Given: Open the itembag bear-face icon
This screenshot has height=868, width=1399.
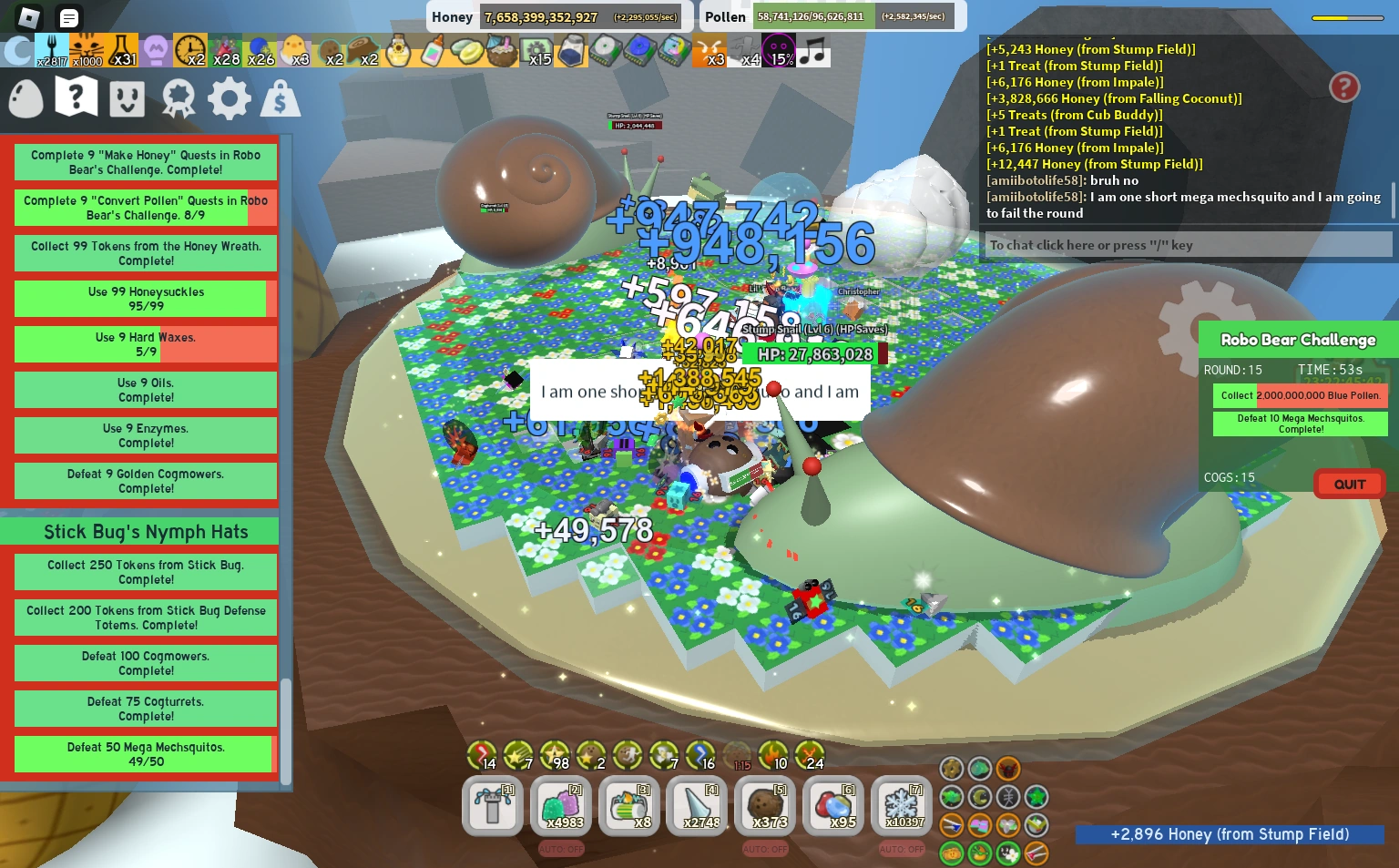Looking at the screenshot, I should pyautogui.click(x=127, y=97).
